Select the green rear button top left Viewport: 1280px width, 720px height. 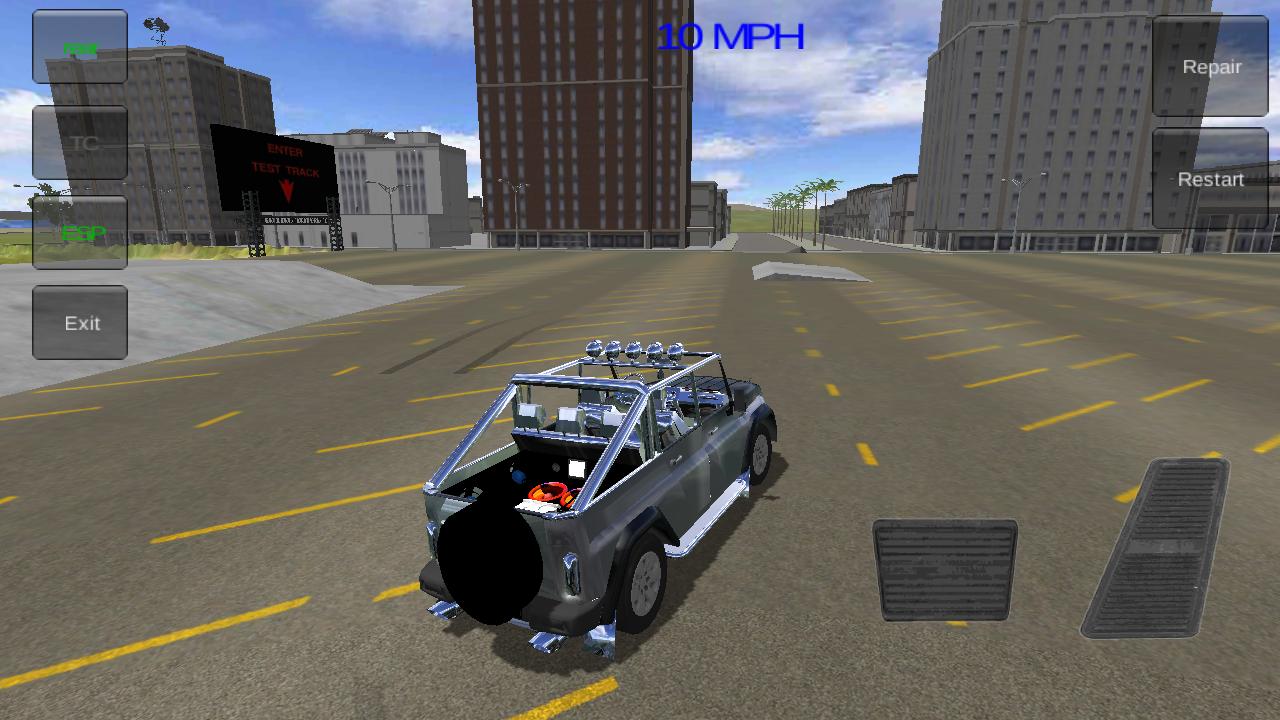tap(79, 46)
